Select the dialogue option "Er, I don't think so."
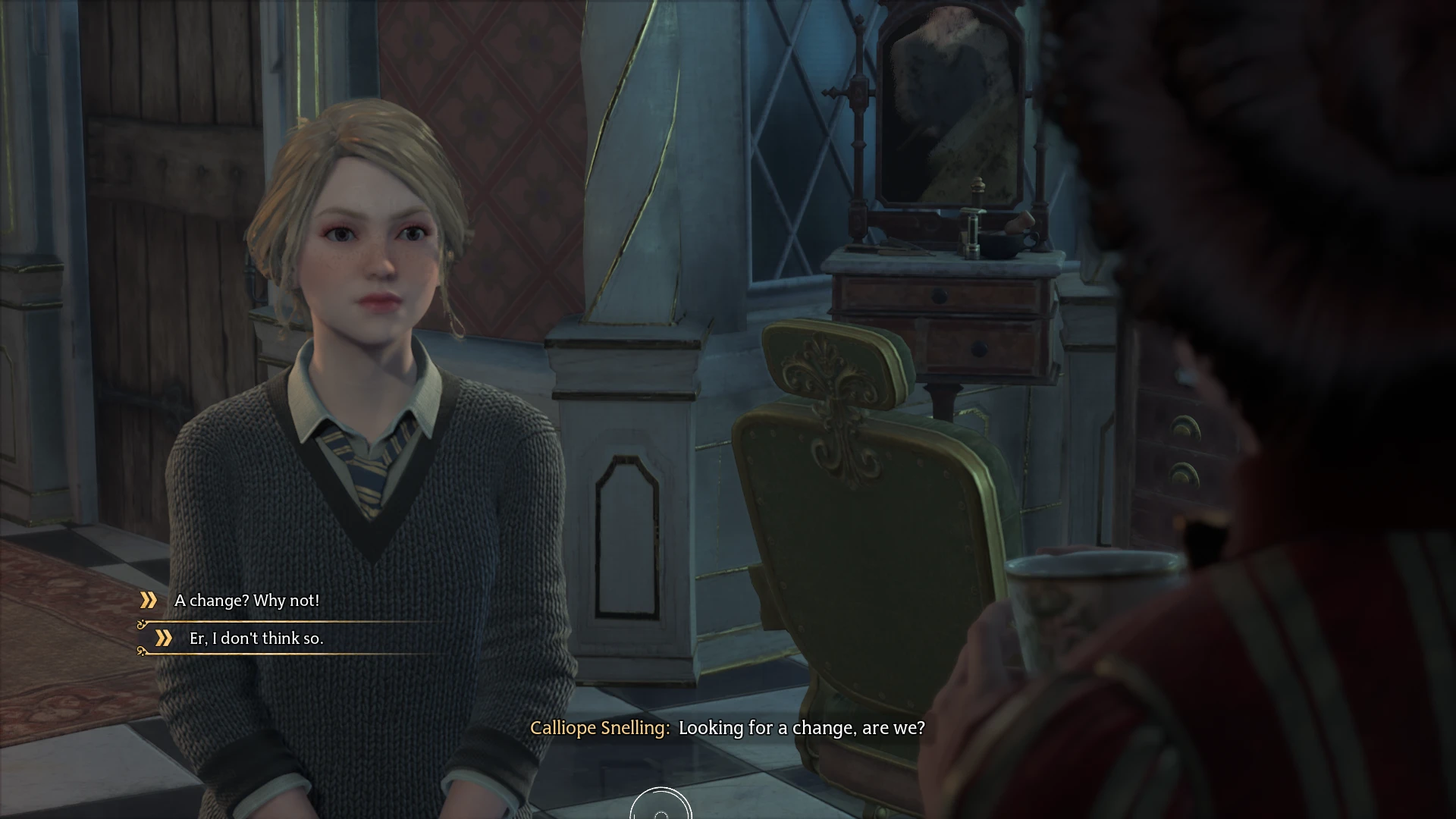This screenshot has height=819, width=1456. pyautogui.click(x=258, y=639)
